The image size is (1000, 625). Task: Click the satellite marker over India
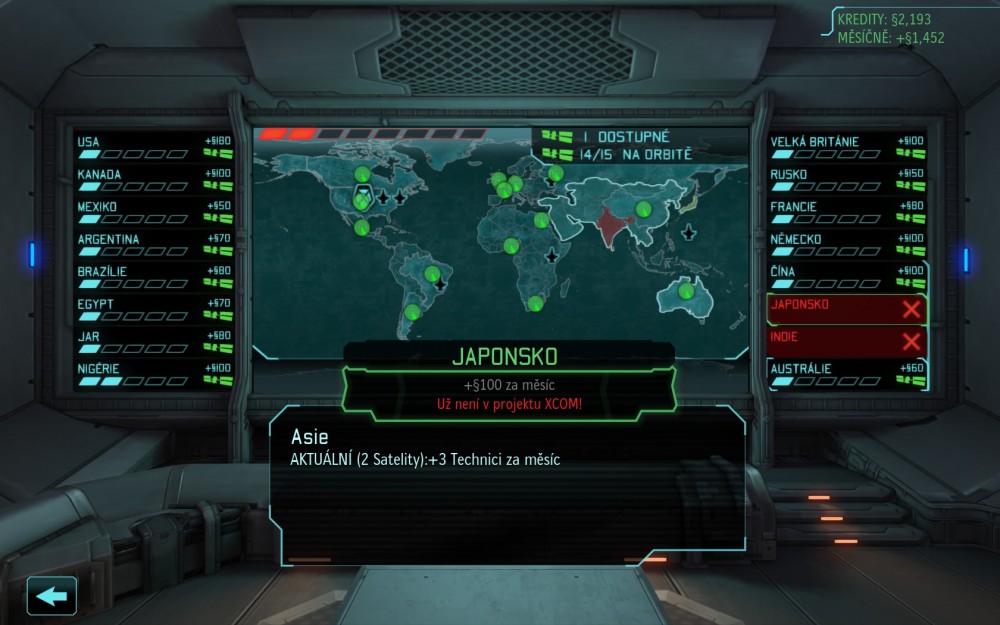point(643,210)
